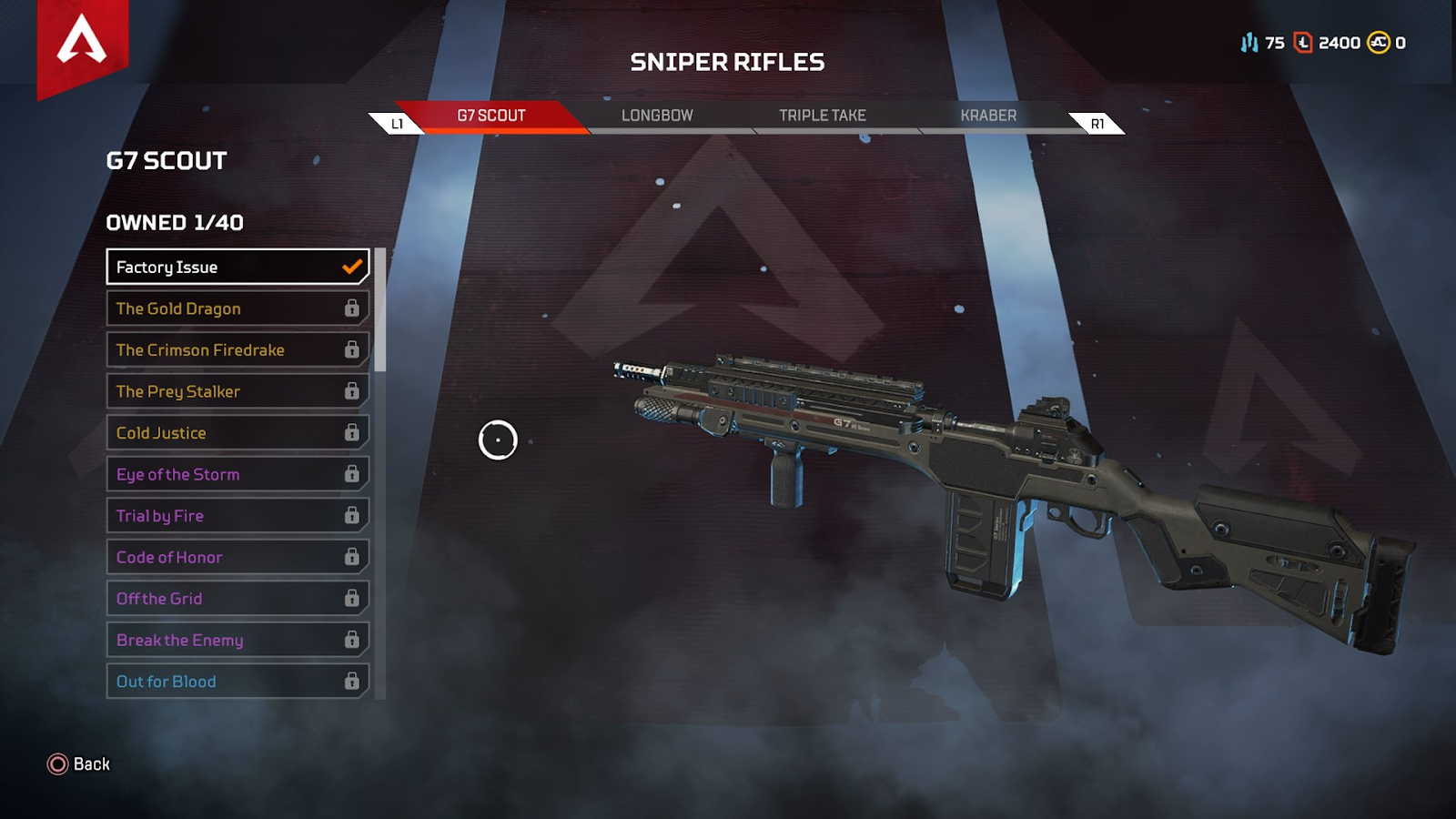Switch to the Longbow tab

(657, 116)
